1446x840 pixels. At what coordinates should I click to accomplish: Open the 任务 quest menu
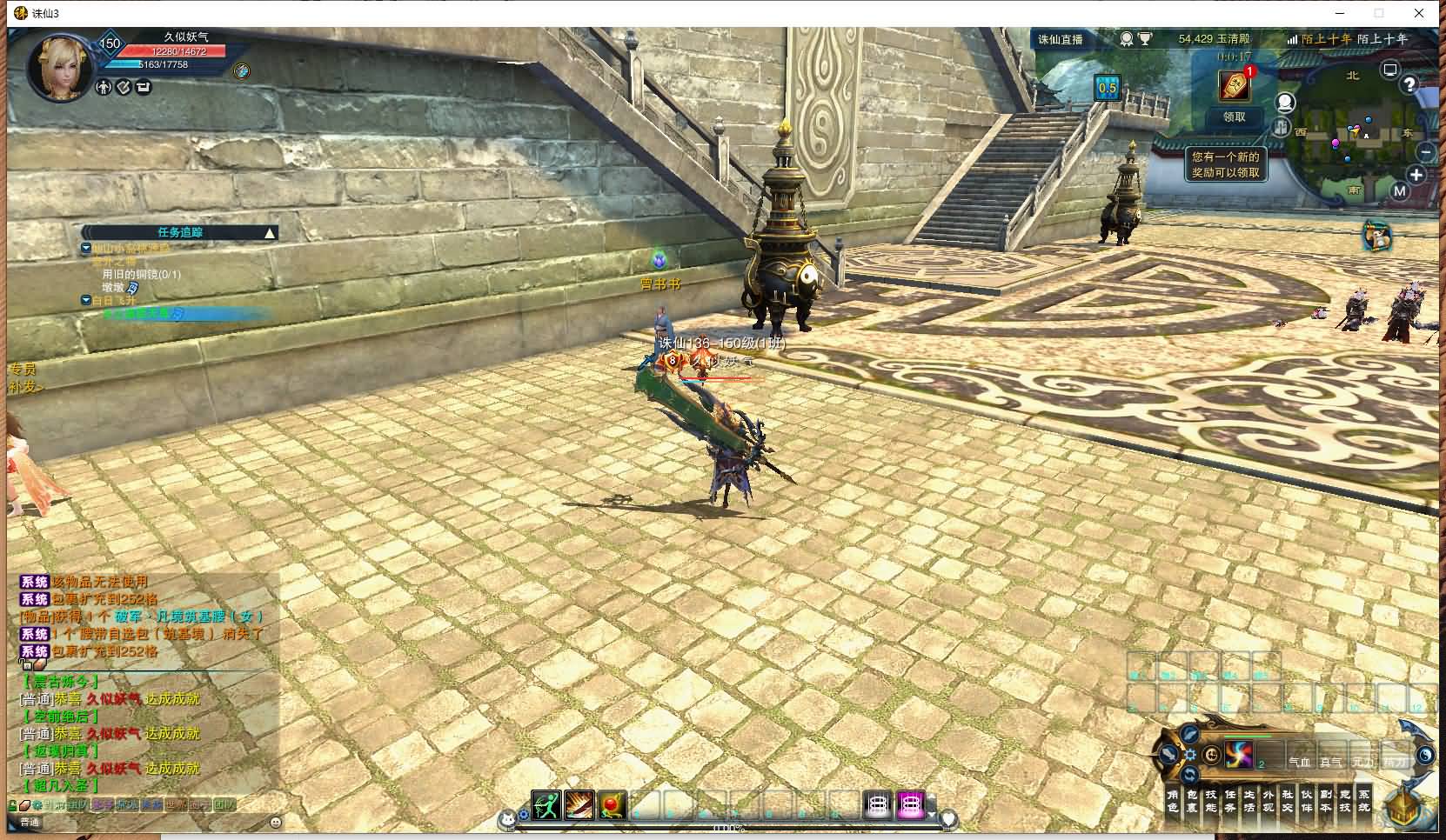tap(1229, 801)
